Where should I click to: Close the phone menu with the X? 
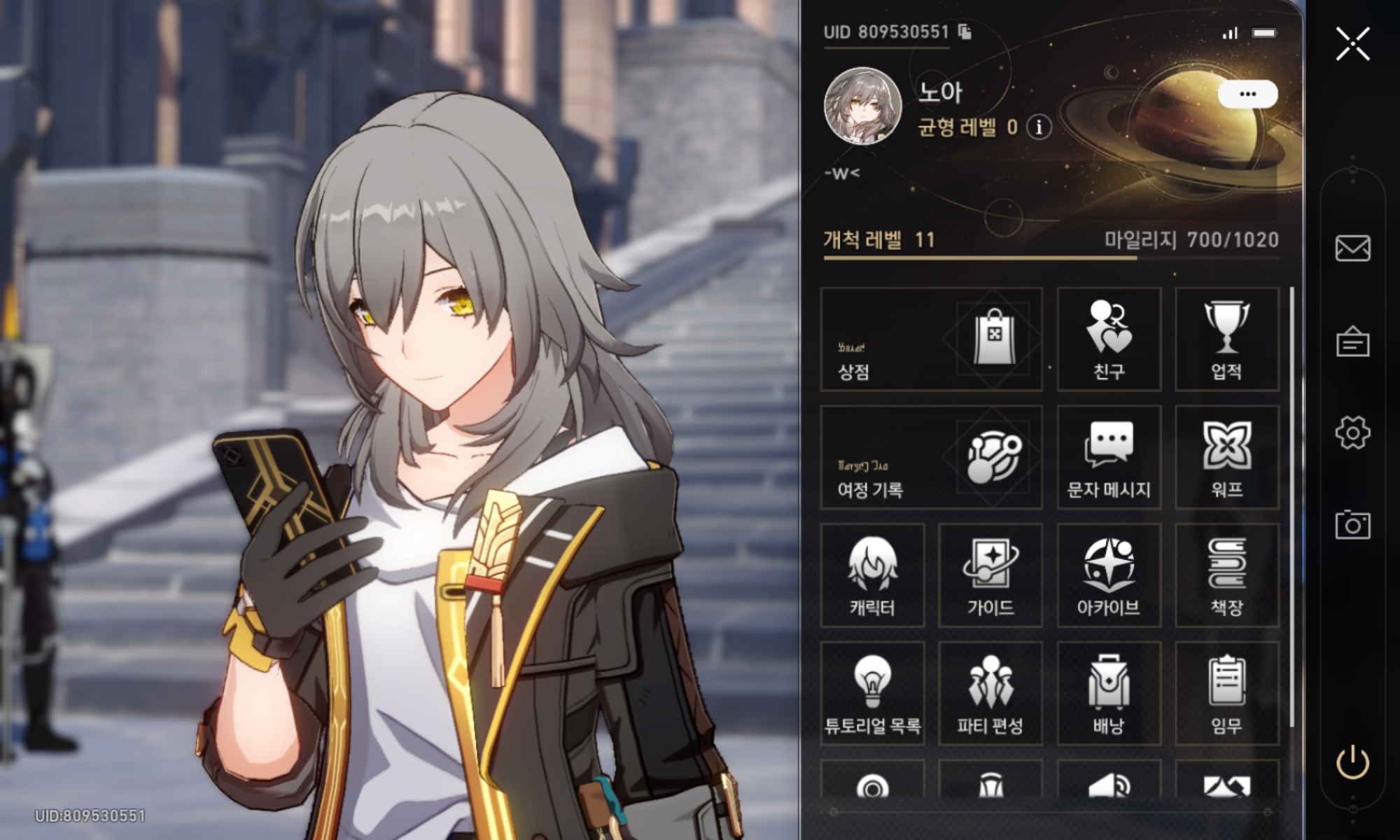(x=1352, y=45)
